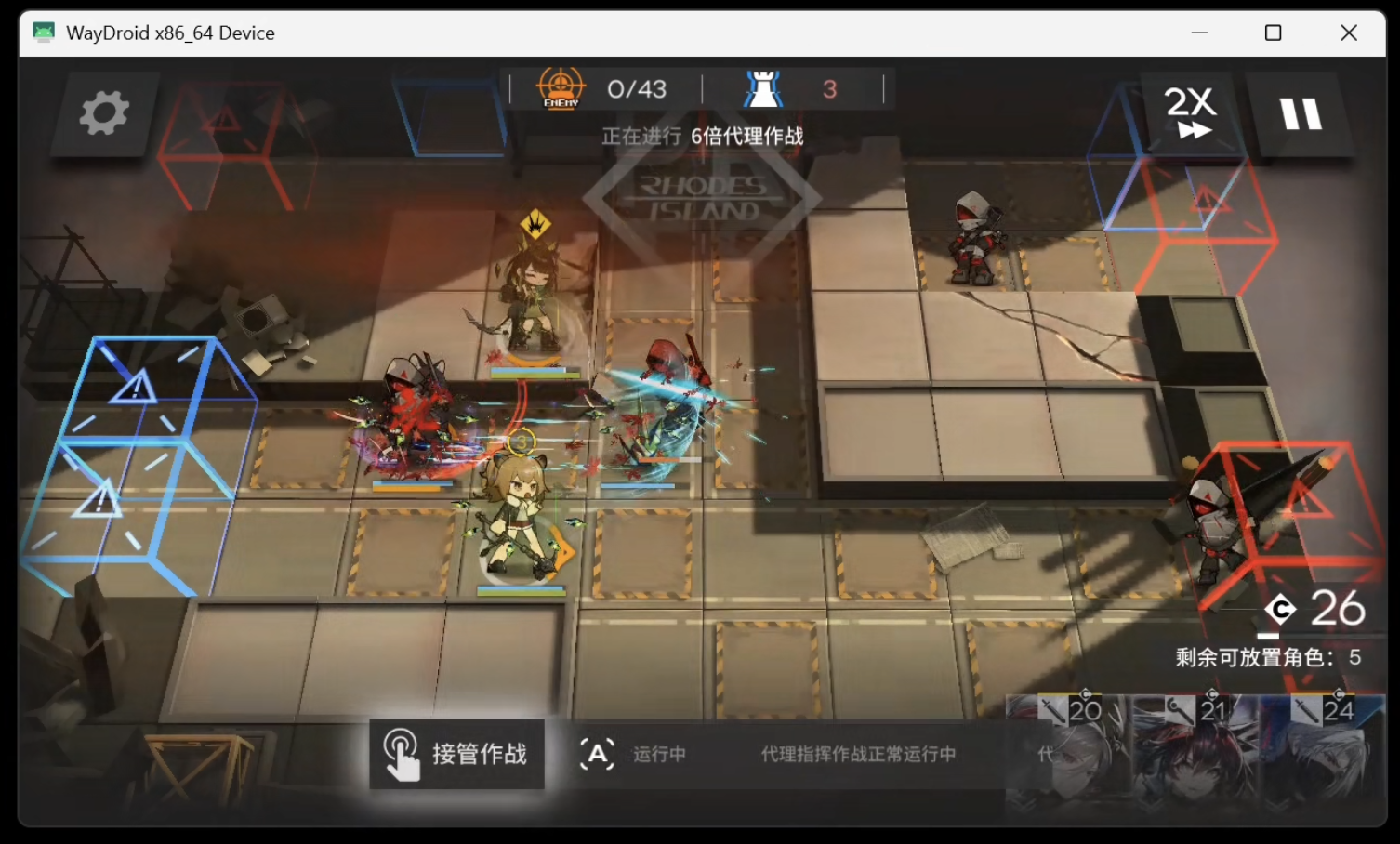This screenshot has width=1400, height=844.
Task: Open the gear settings menu
Action: coord(103,113)
